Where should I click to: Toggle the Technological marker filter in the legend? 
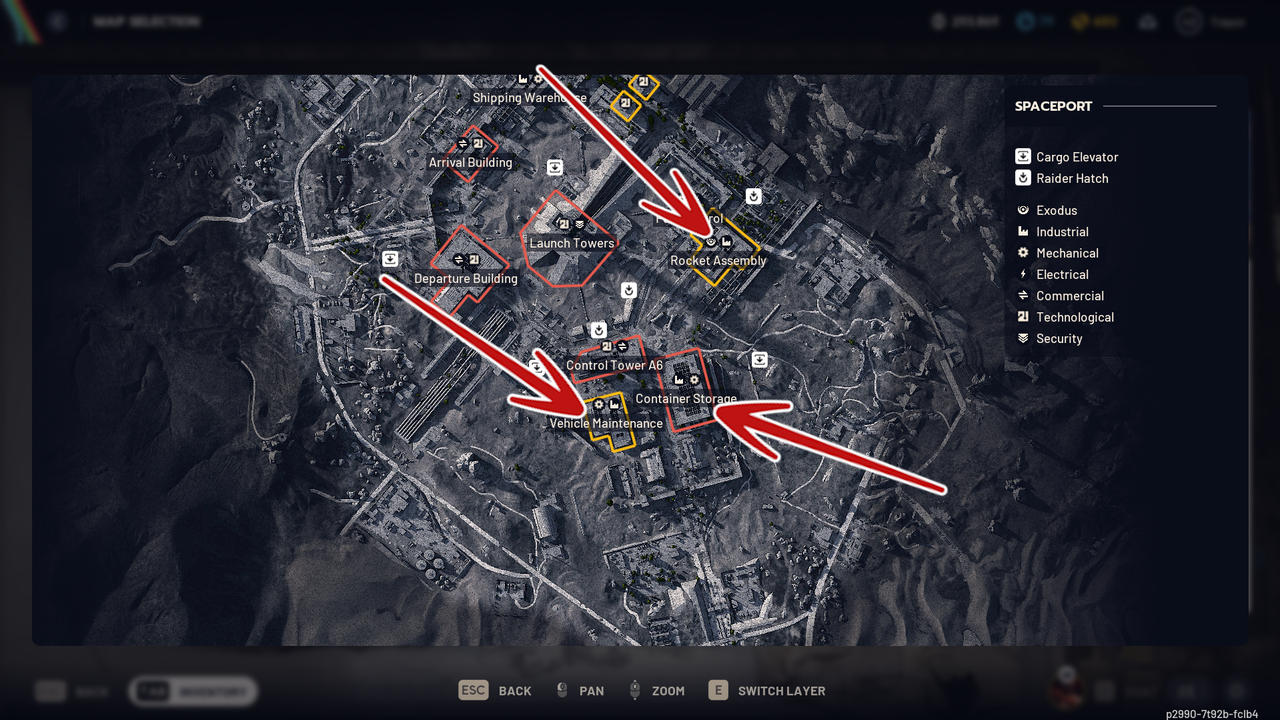pyautogui.click(x=1023, y=317)
